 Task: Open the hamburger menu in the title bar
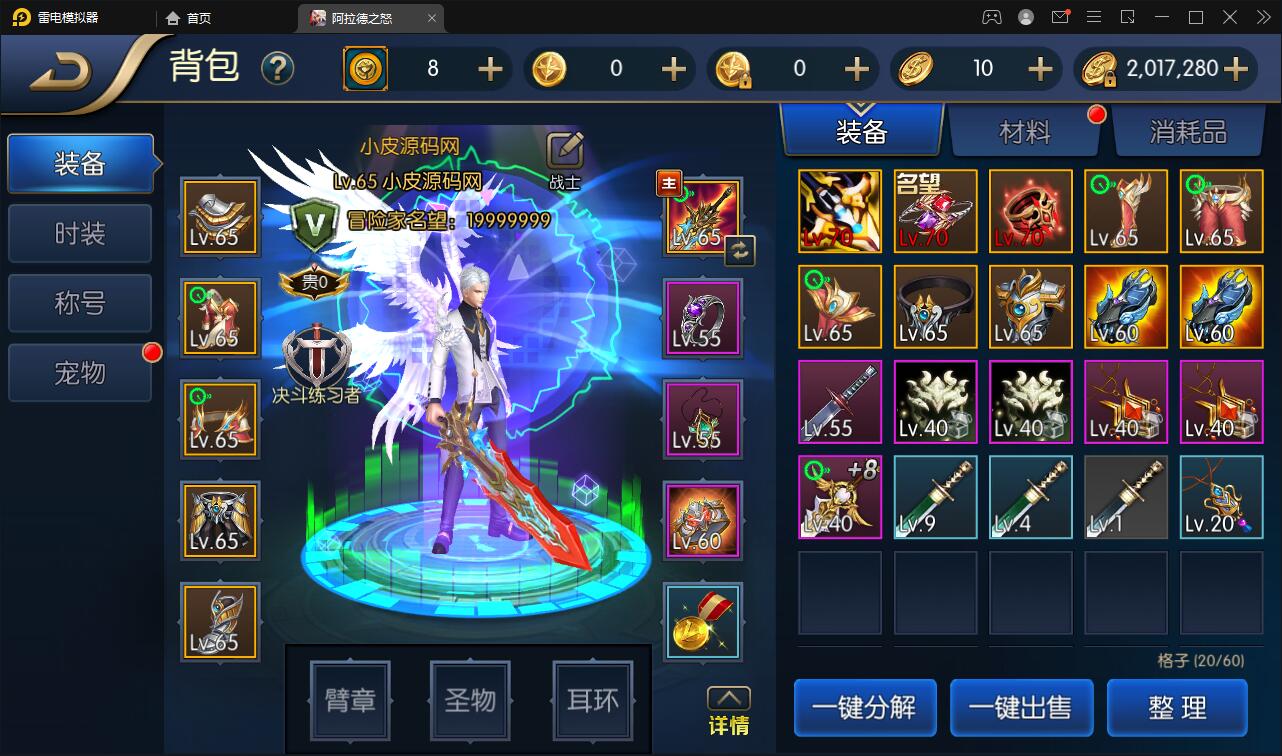(x=1096, y=17)
